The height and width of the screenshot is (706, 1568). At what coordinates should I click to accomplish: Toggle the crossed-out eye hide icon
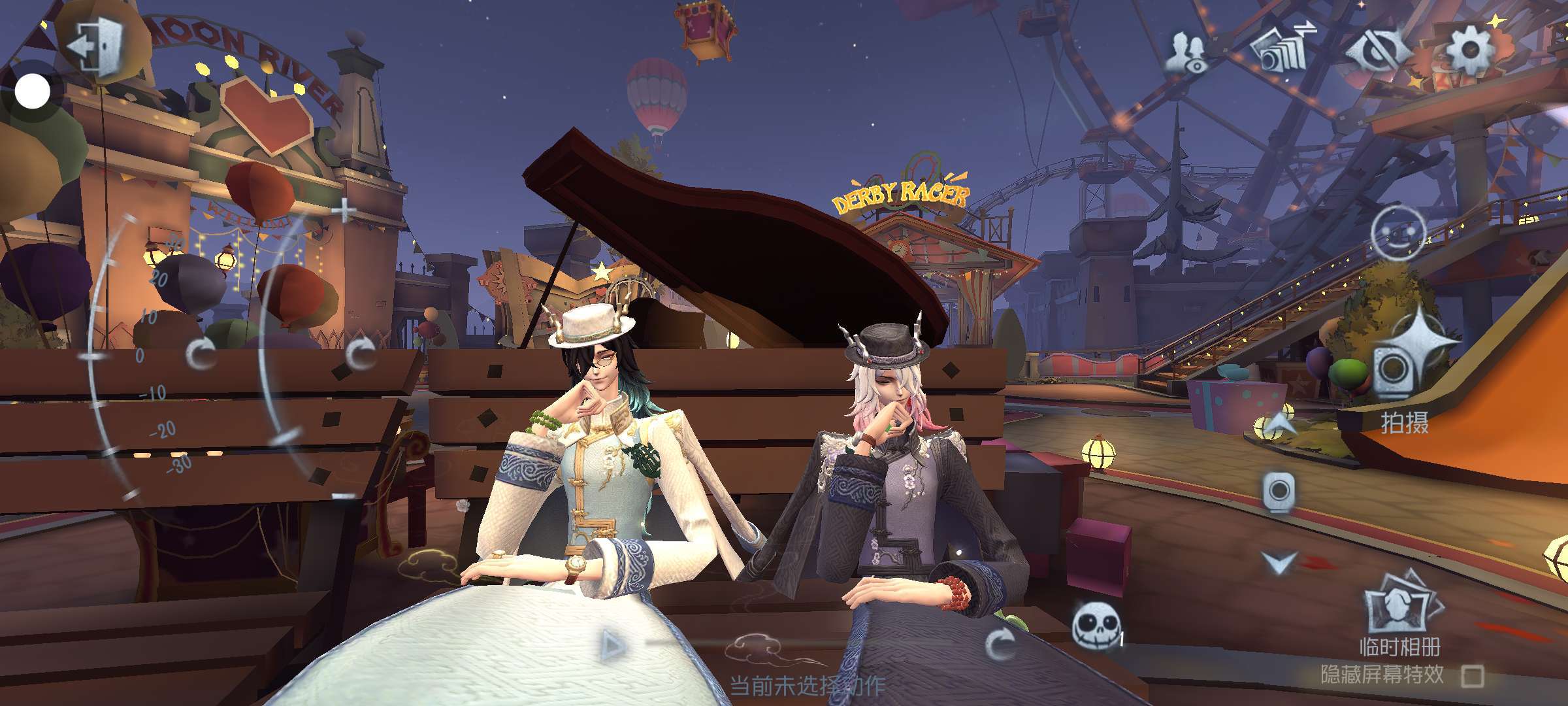[x=1375, y=50]
